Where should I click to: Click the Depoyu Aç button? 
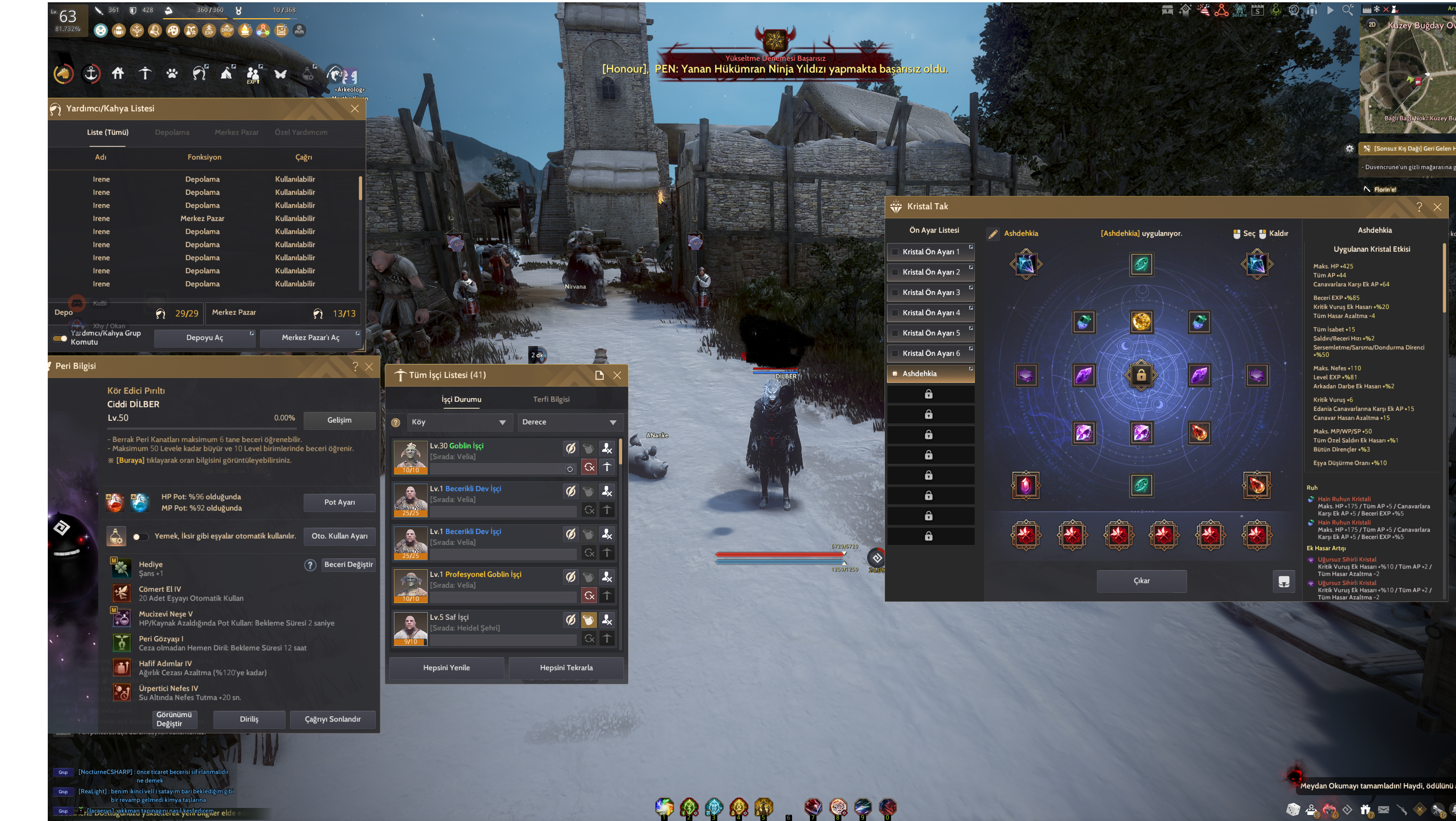(x=205, y=338)
